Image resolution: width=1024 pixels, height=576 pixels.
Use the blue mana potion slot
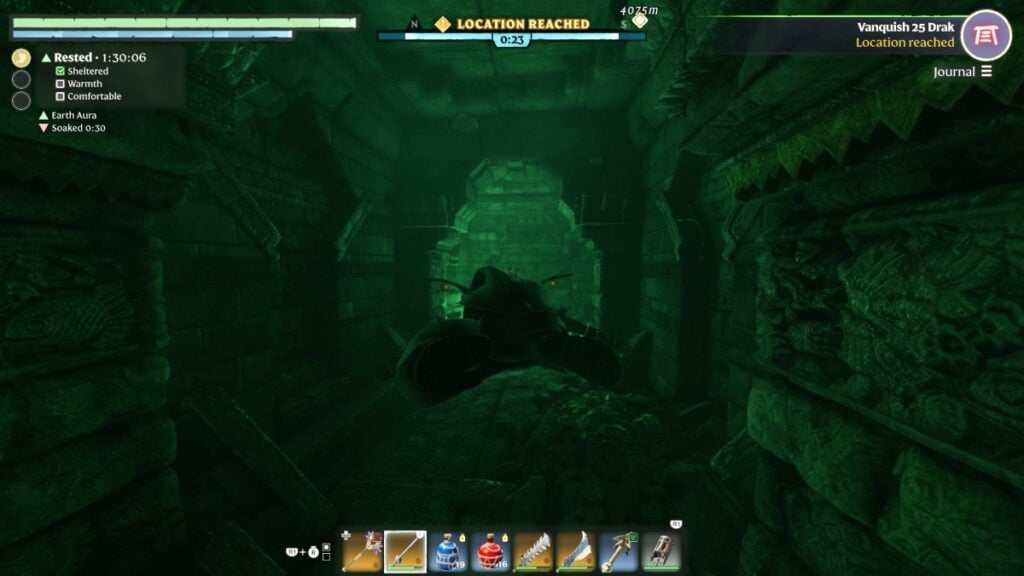(x=448, y=551)
